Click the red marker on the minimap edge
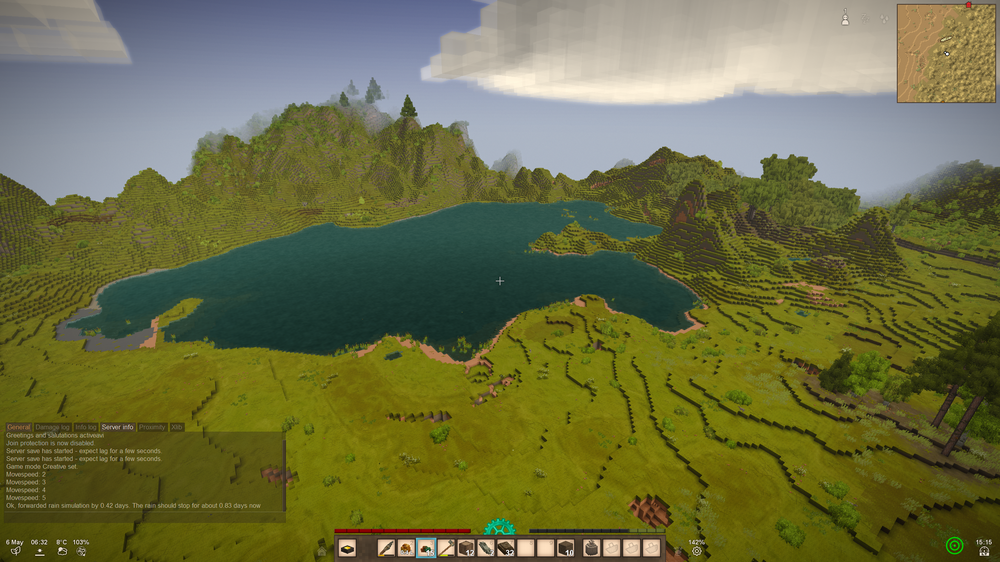 coord(968,5)
